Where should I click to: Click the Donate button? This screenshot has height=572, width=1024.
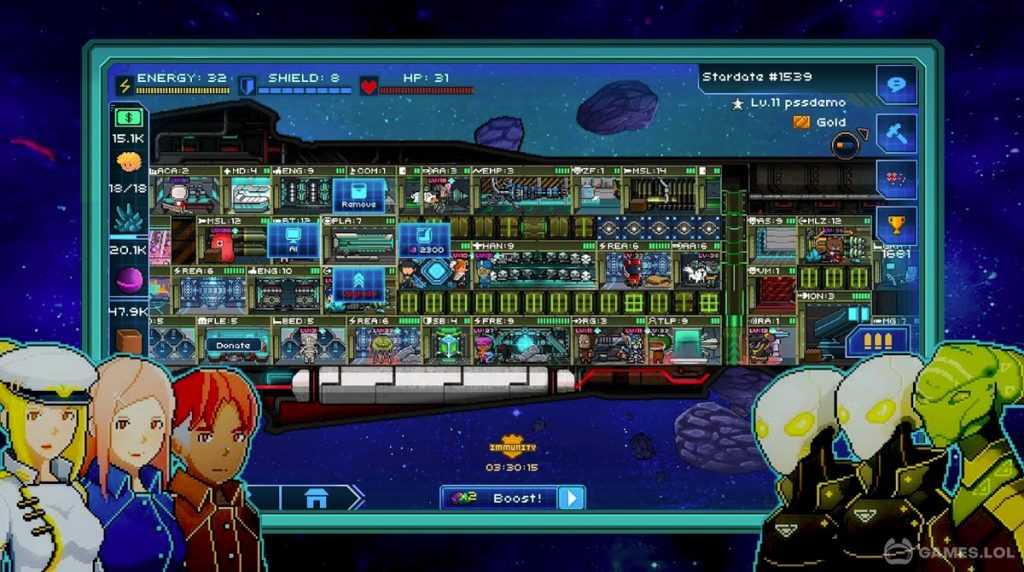(x=232, y=345)
